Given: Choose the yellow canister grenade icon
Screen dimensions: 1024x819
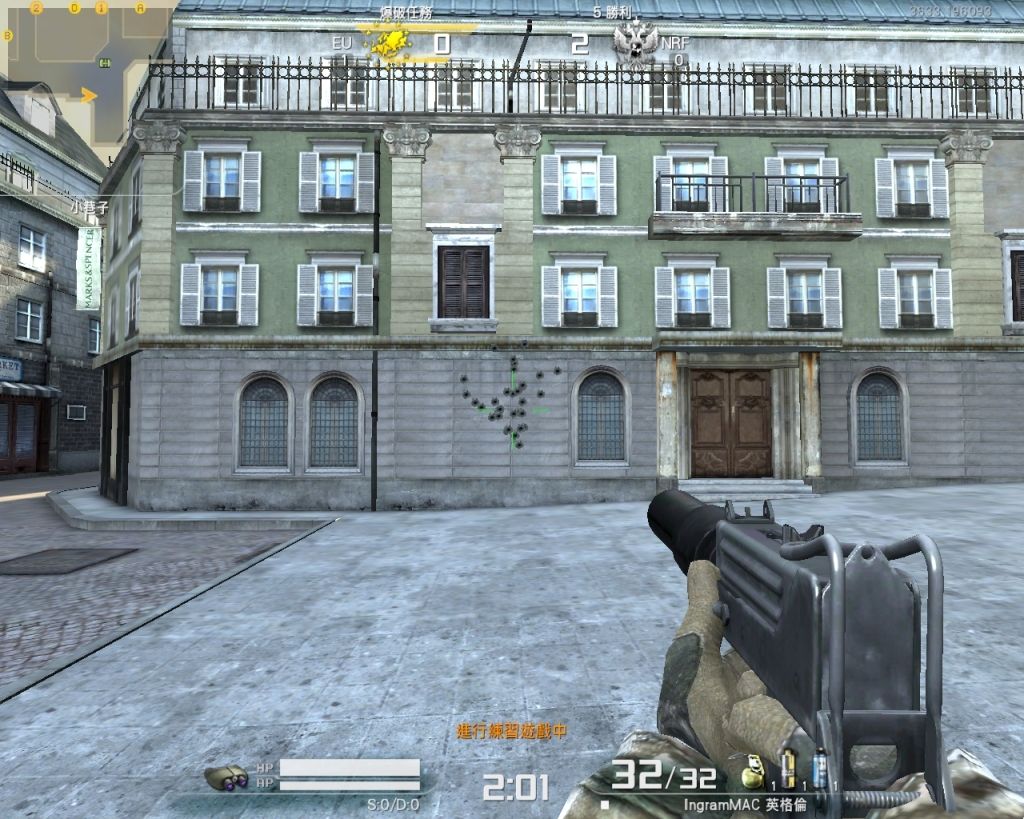Looking at the screenshot, I should tap(788, 770).
